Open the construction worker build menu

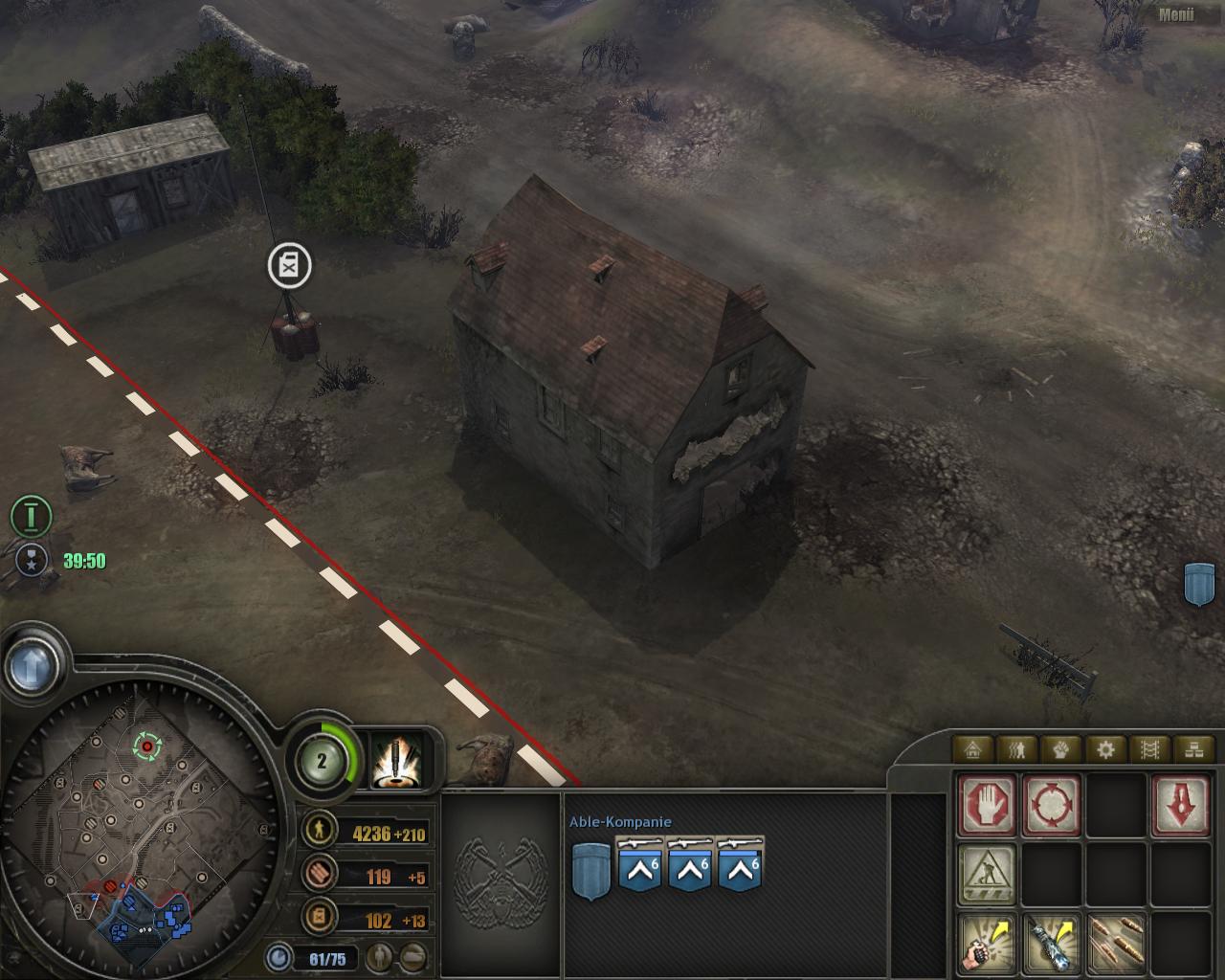tap(987, 873)
